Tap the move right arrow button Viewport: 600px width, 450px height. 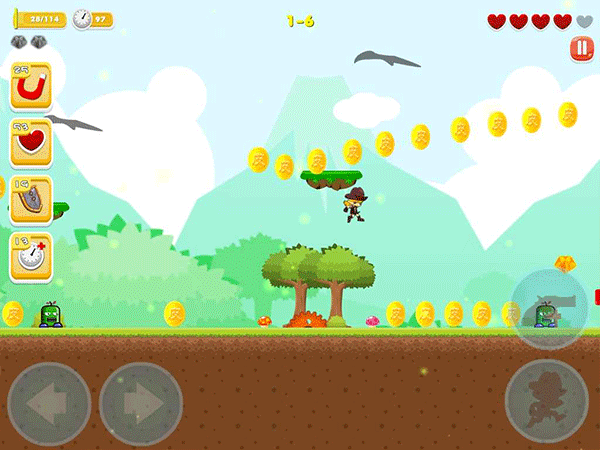140,404
